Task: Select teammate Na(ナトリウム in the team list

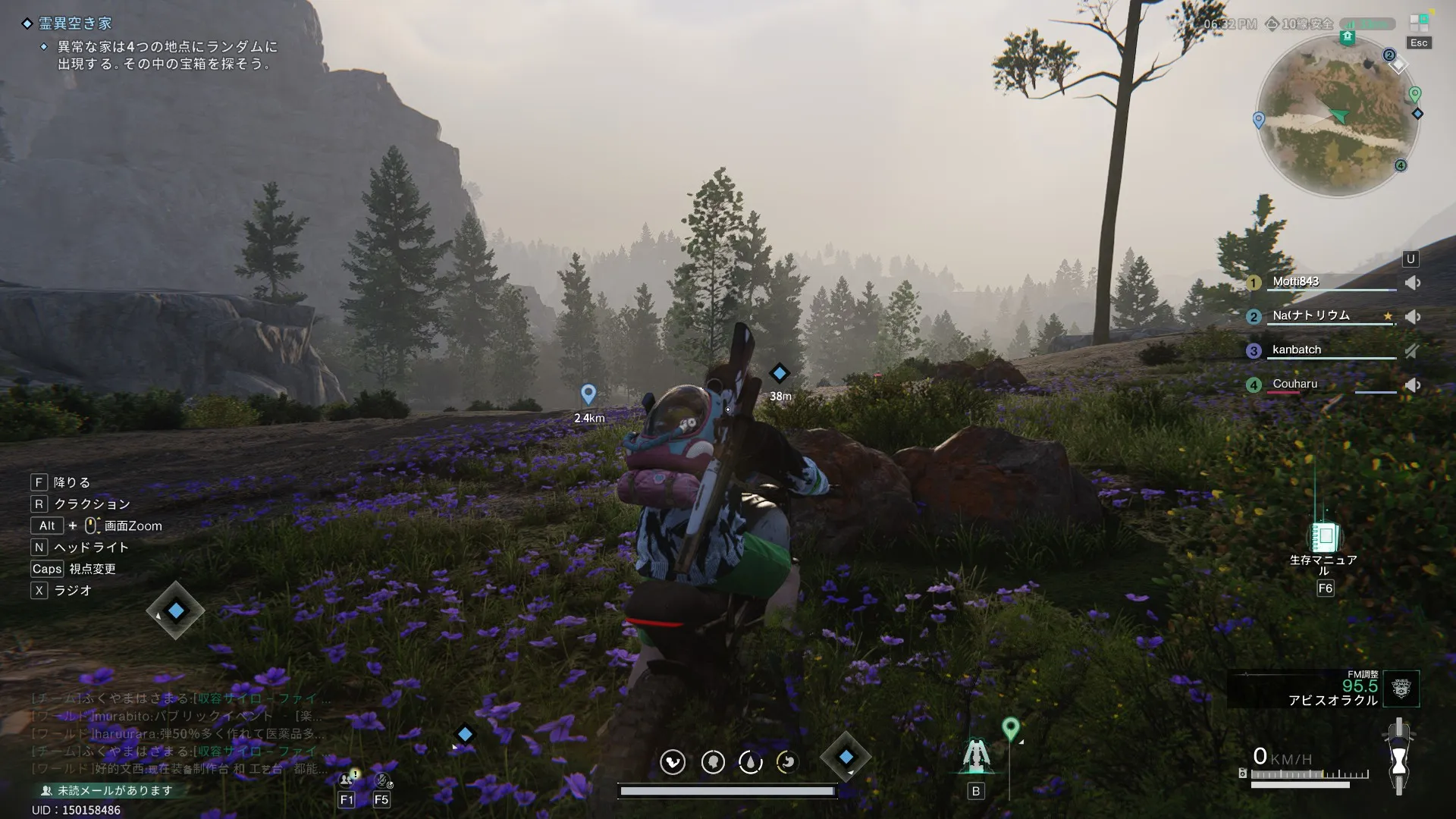Action: point(1310,315)
